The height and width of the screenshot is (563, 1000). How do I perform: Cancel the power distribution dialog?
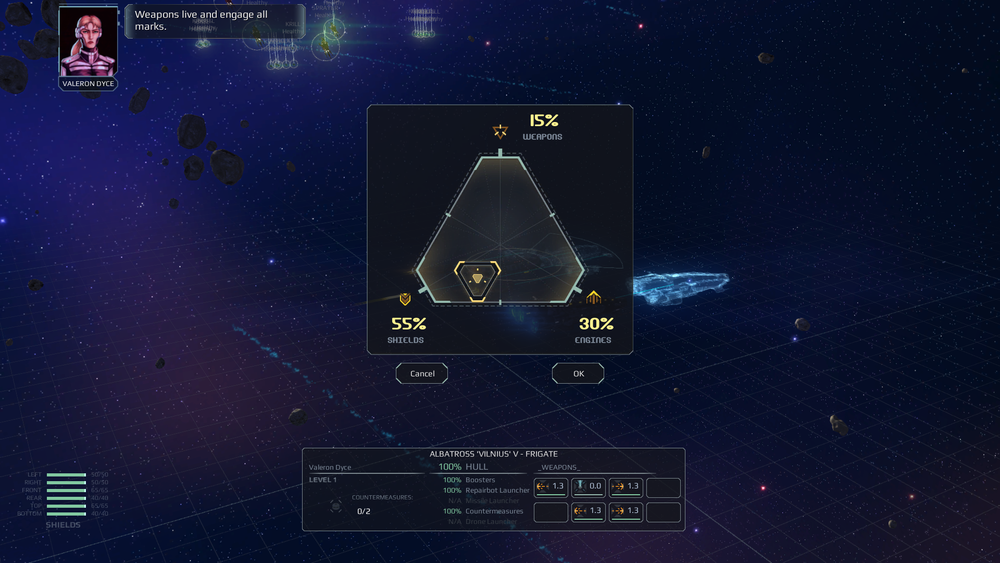(x=422, y=373)
